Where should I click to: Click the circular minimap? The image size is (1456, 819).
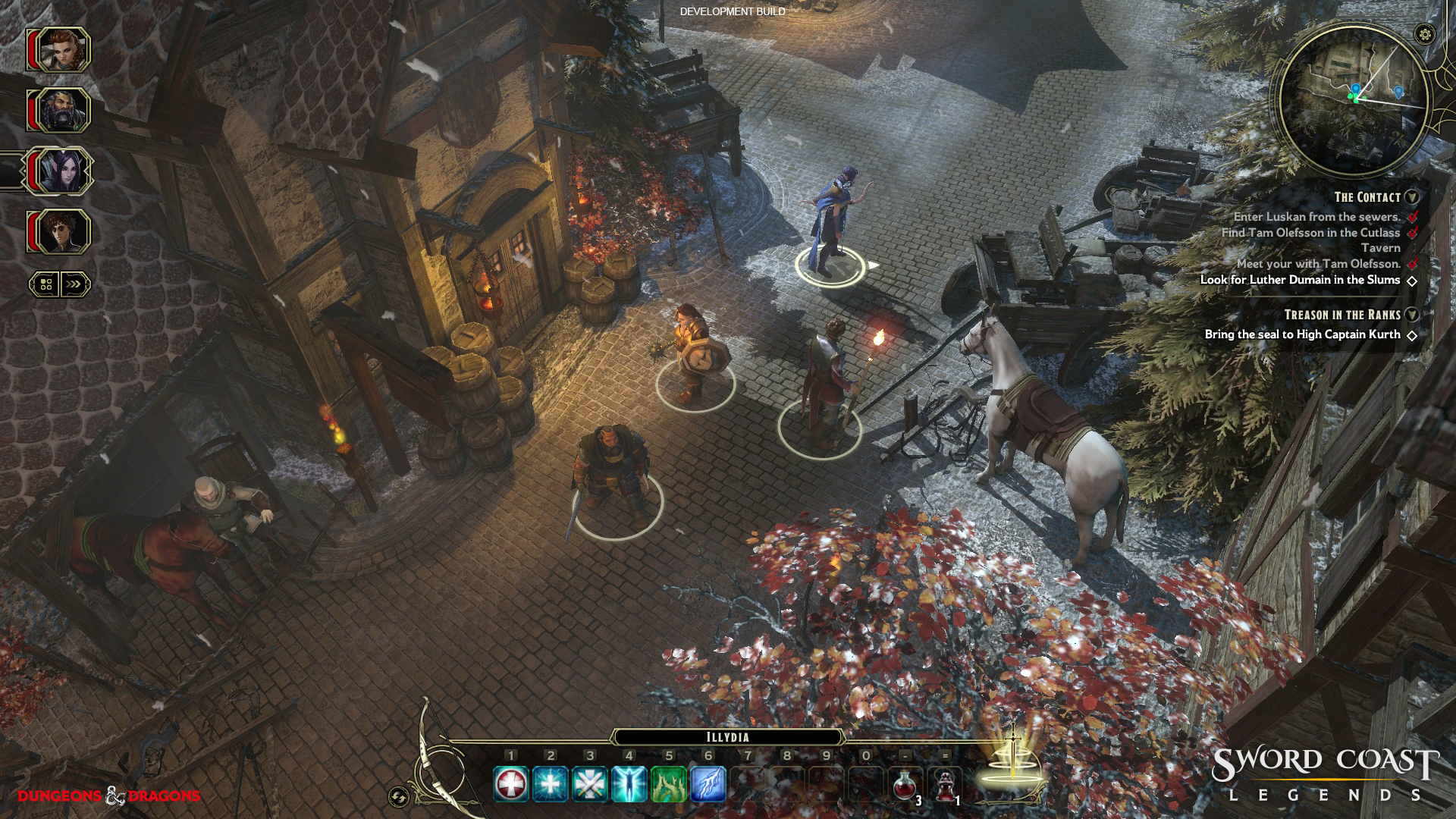click(1354, 100)
